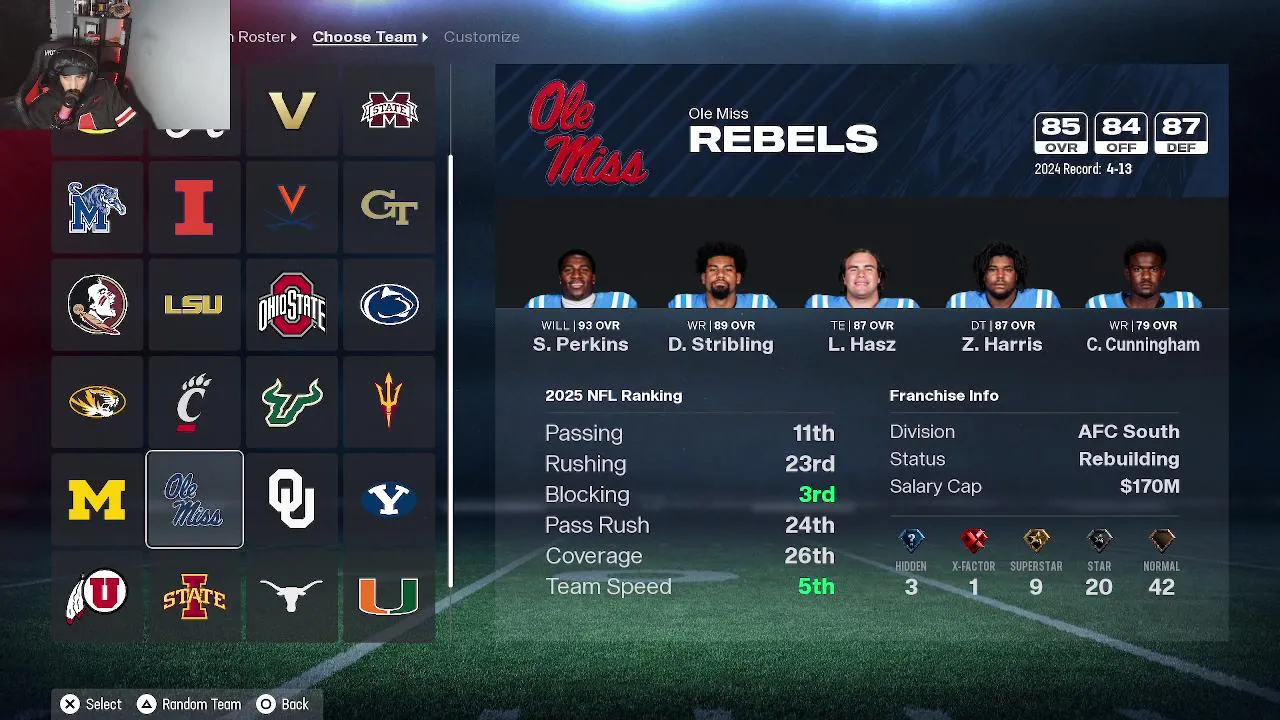1280x720 pixels.
Task: Pick the Utah Utes tile
Action: tap(97, 596)
